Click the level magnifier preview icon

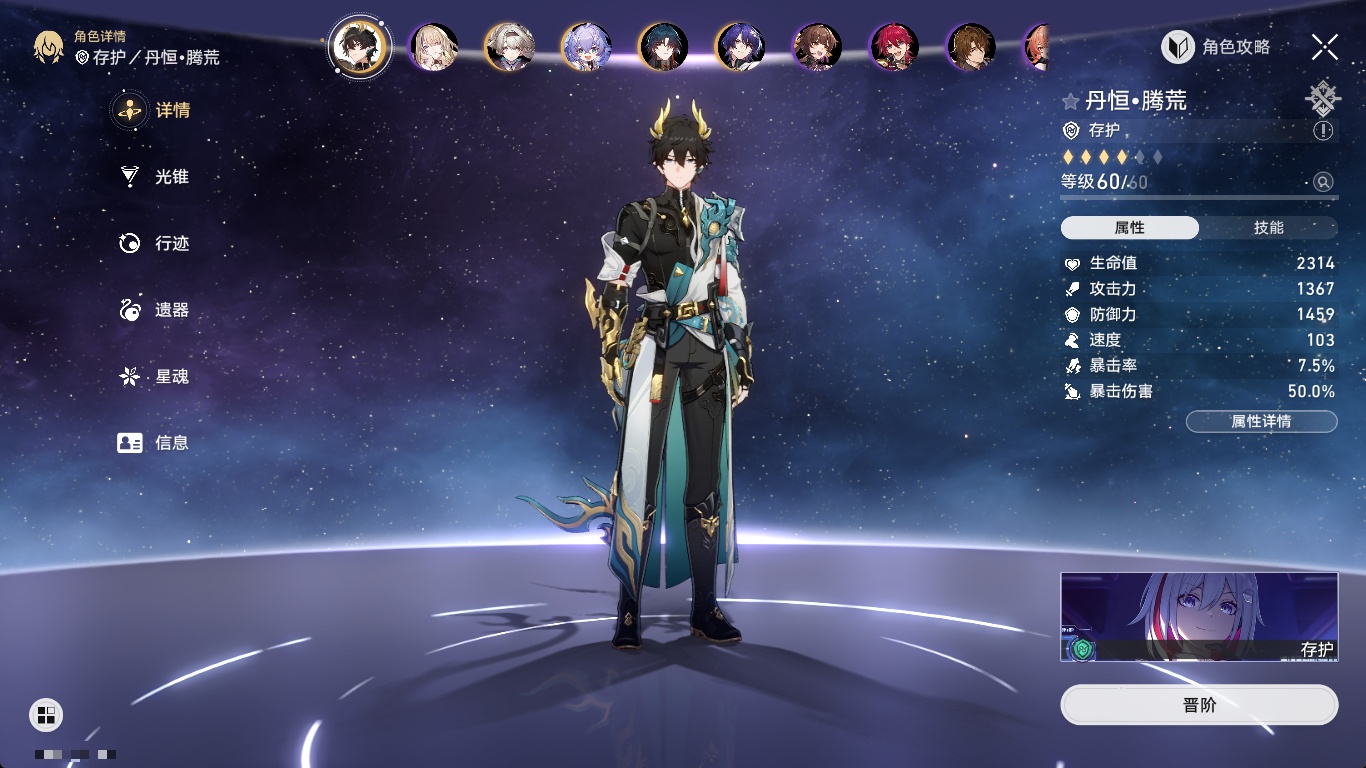point(1323,182)
